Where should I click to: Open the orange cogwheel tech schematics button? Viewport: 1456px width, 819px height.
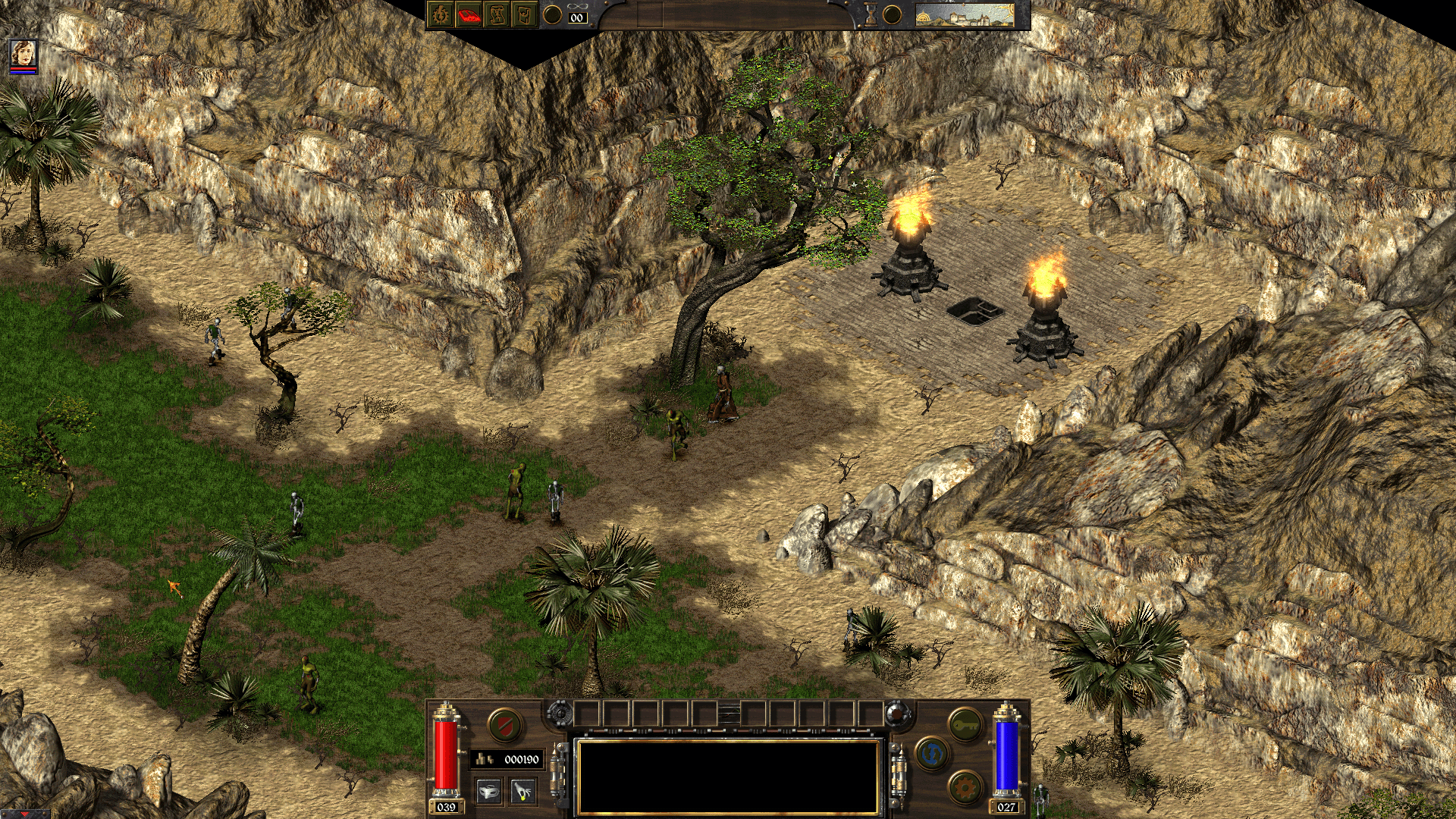(x=965, y=787)
